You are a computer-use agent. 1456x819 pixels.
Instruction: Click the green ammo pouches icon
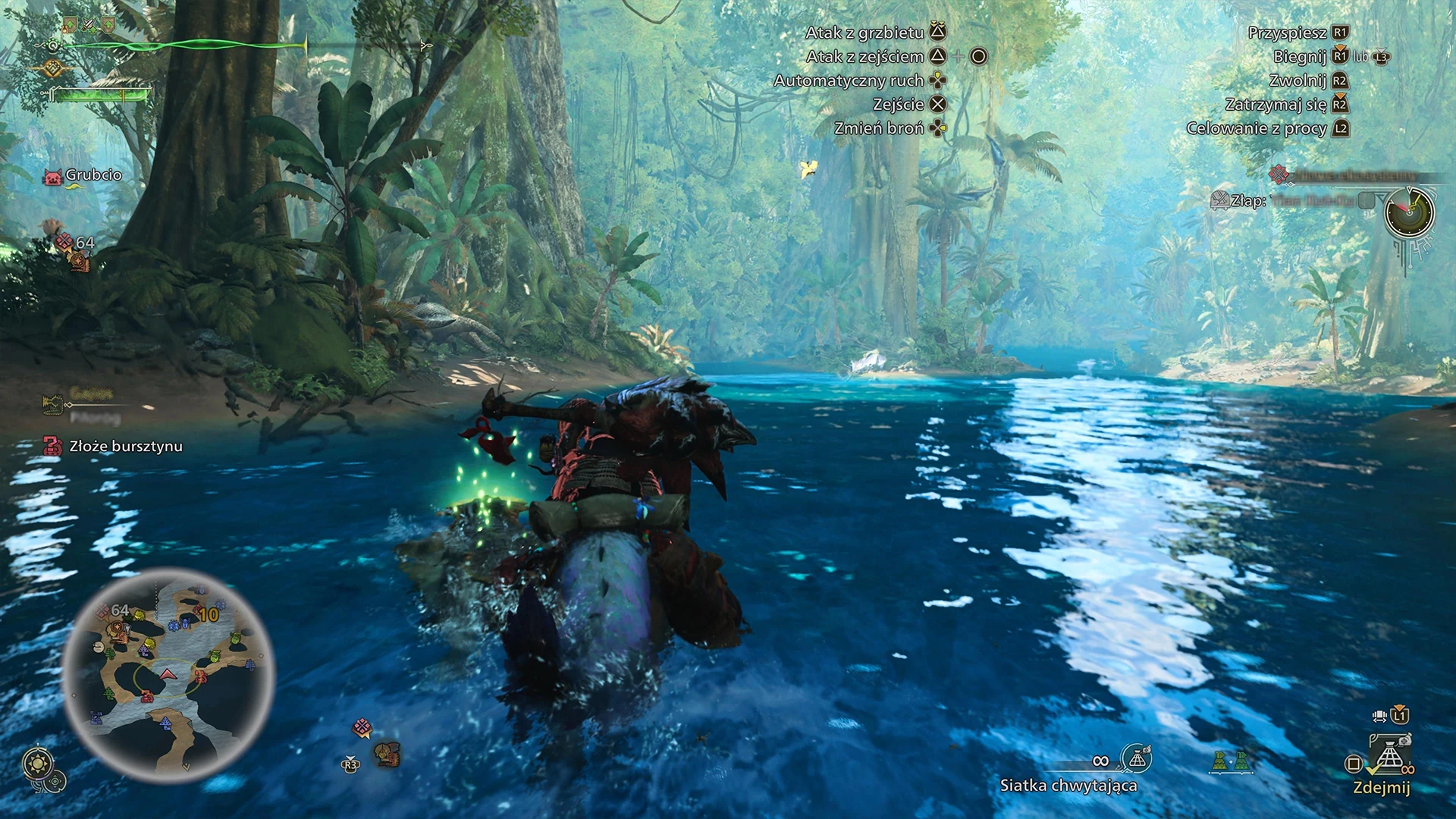pos(1231,761)
